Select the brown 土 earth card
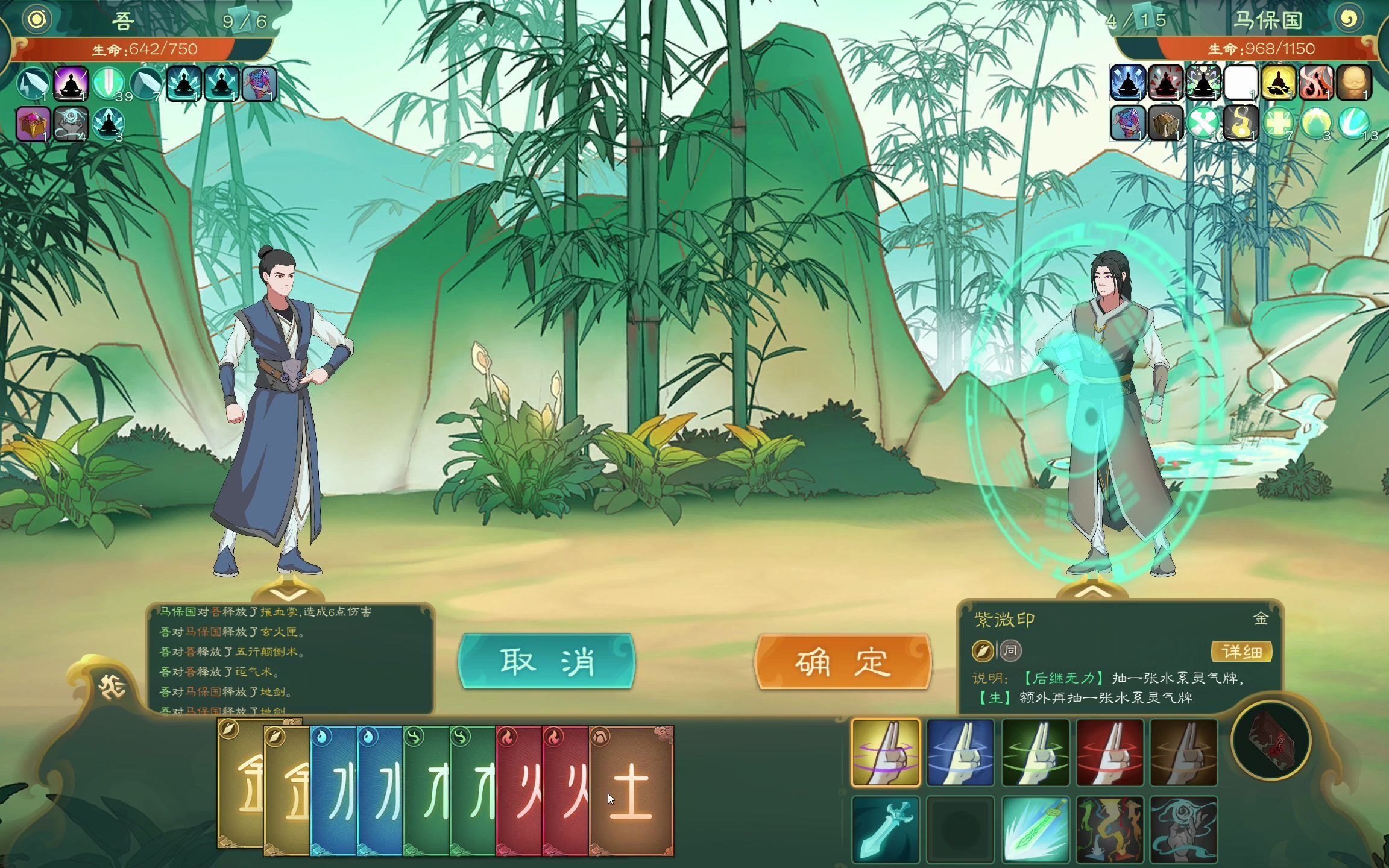 [x=631, y=791]
